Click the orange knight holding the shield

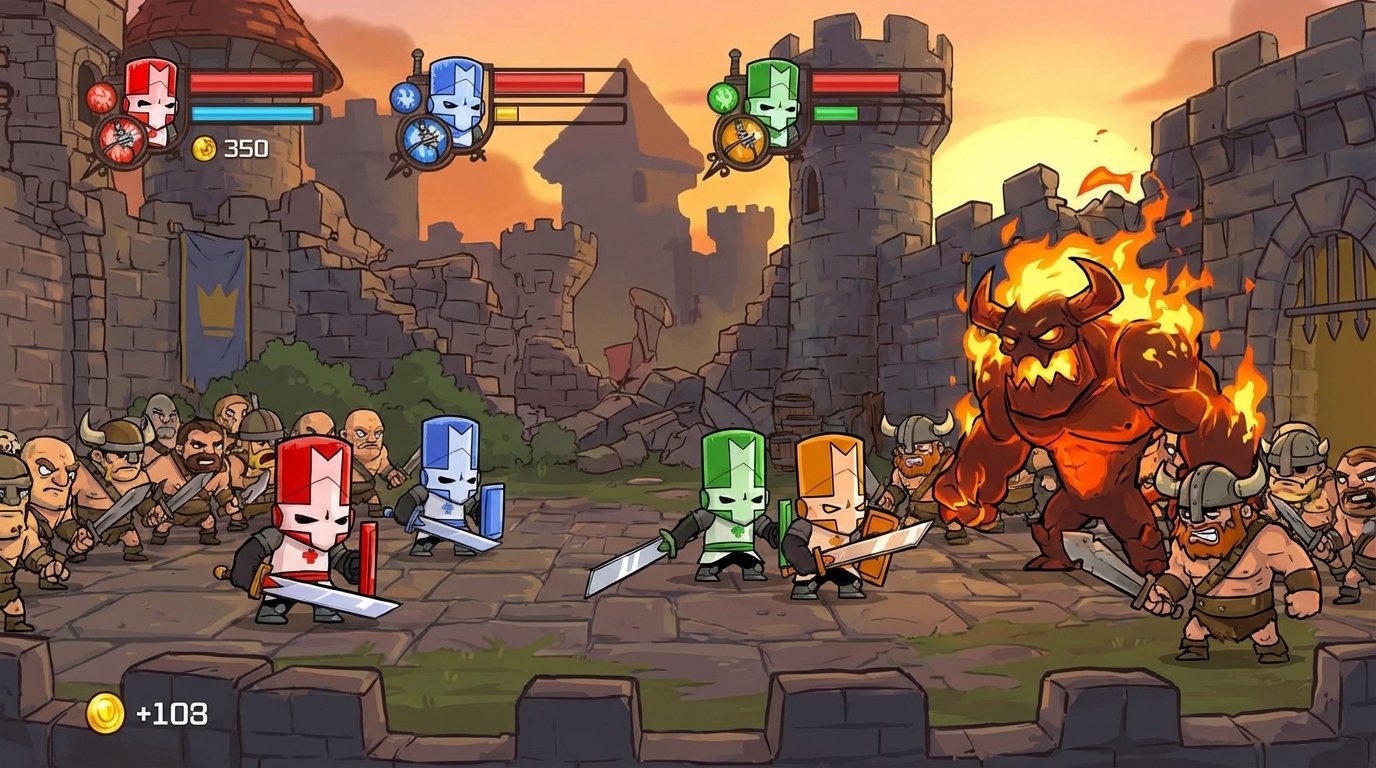(832, 510)
